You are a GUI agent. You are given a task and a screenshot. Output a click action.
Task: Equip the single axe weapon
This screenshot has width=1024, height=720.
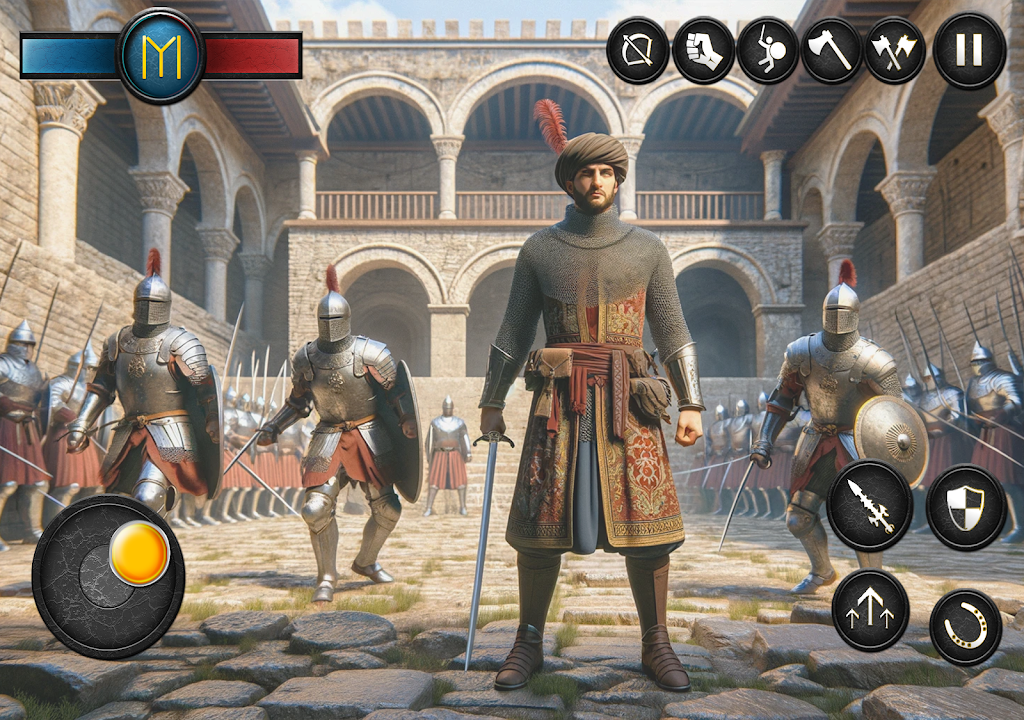(831, 50)
